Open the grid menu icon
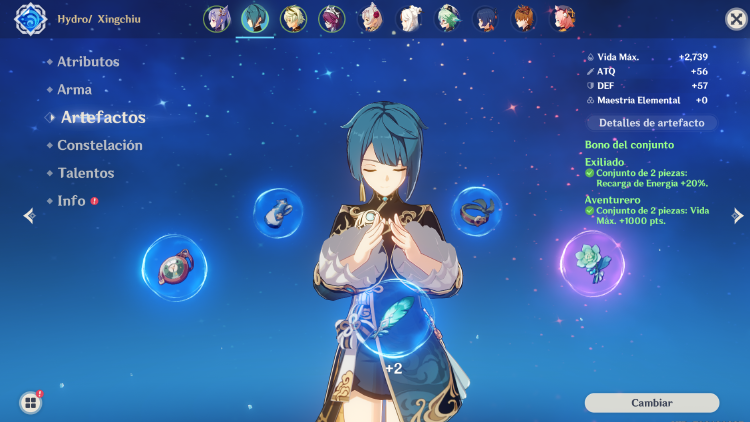The width and height of the screenshot is (750, 422). (x=31, y=402)
